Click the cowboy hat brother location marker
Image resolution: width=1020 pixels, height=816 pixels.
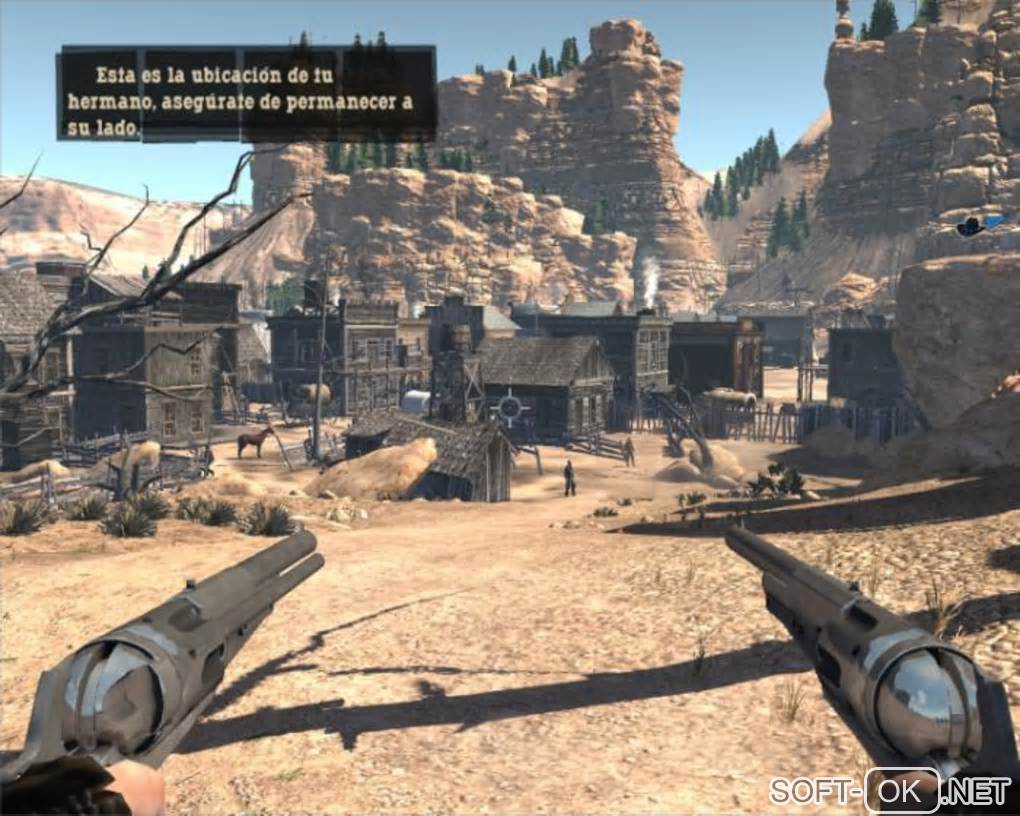pos(969,226)
